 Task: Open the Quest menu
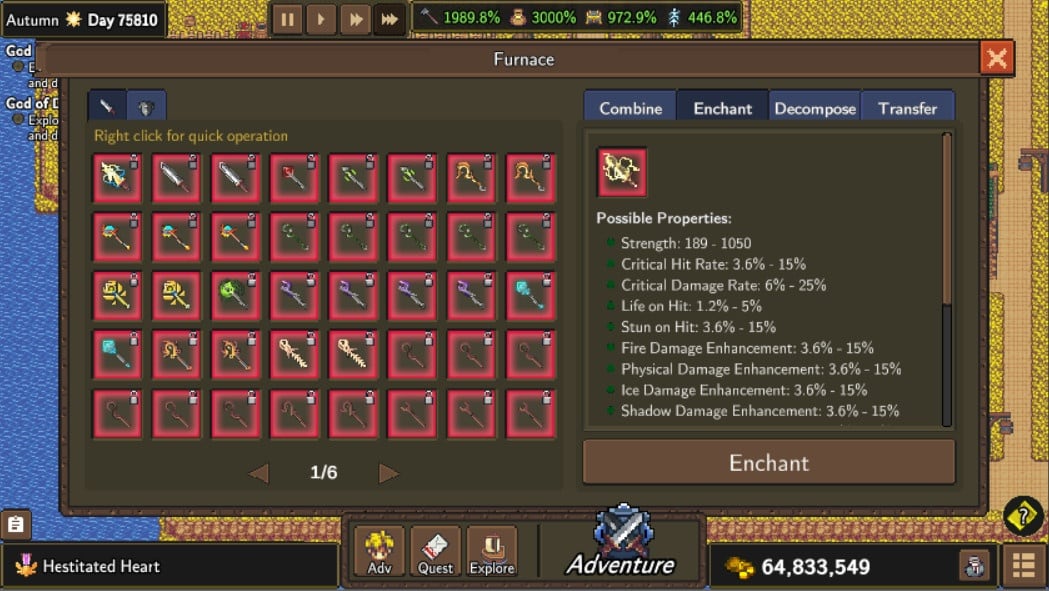pyautogui.click(x=436, y=551)
